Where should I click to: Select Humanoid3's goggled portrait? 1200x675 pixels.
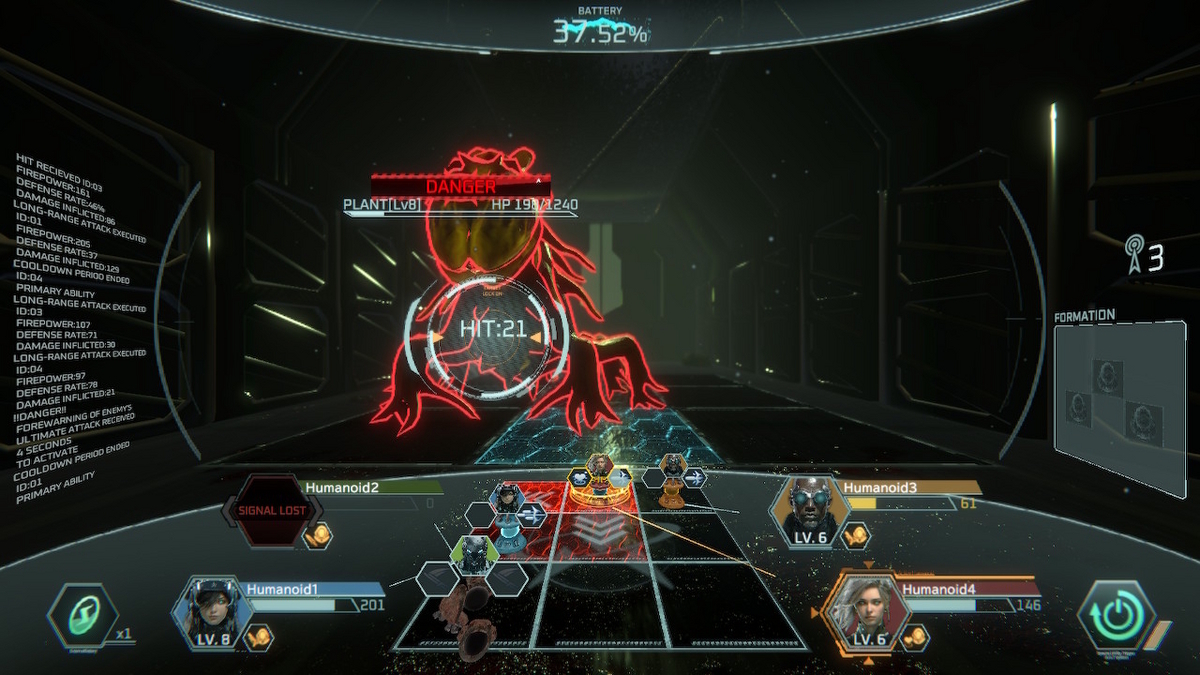point(808,509)
